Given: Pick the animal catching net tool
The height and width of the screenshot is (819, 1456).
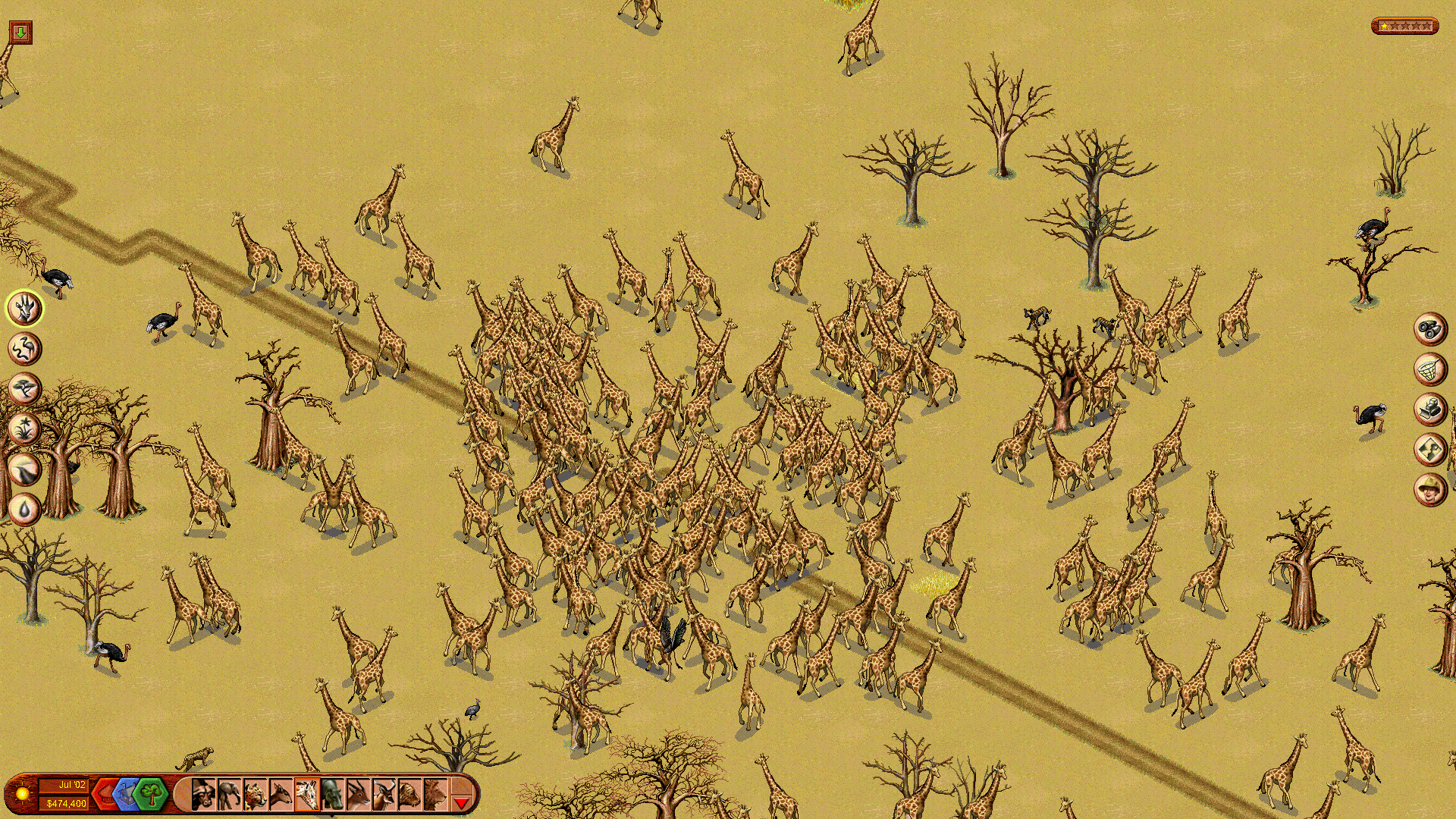Looking at the screenshot, I should click(1430, 369).
